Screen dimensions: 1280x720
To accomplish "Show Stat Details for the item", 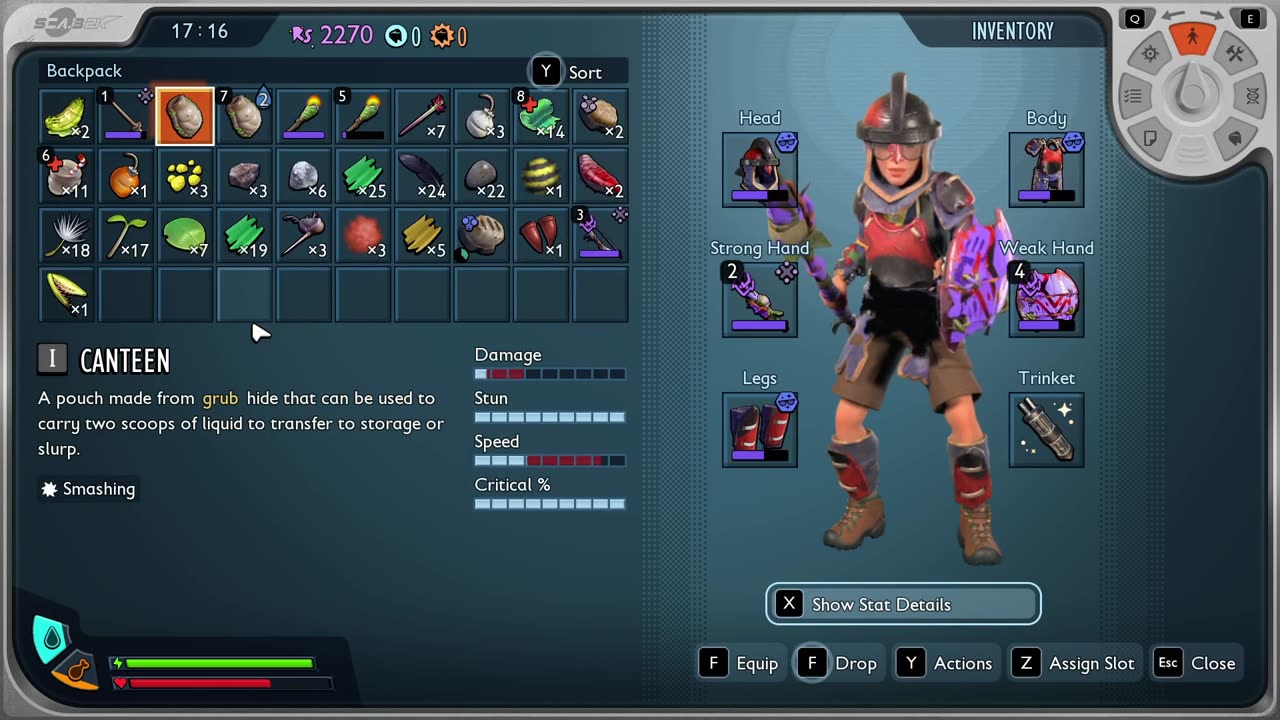I will tap(903, 604).
